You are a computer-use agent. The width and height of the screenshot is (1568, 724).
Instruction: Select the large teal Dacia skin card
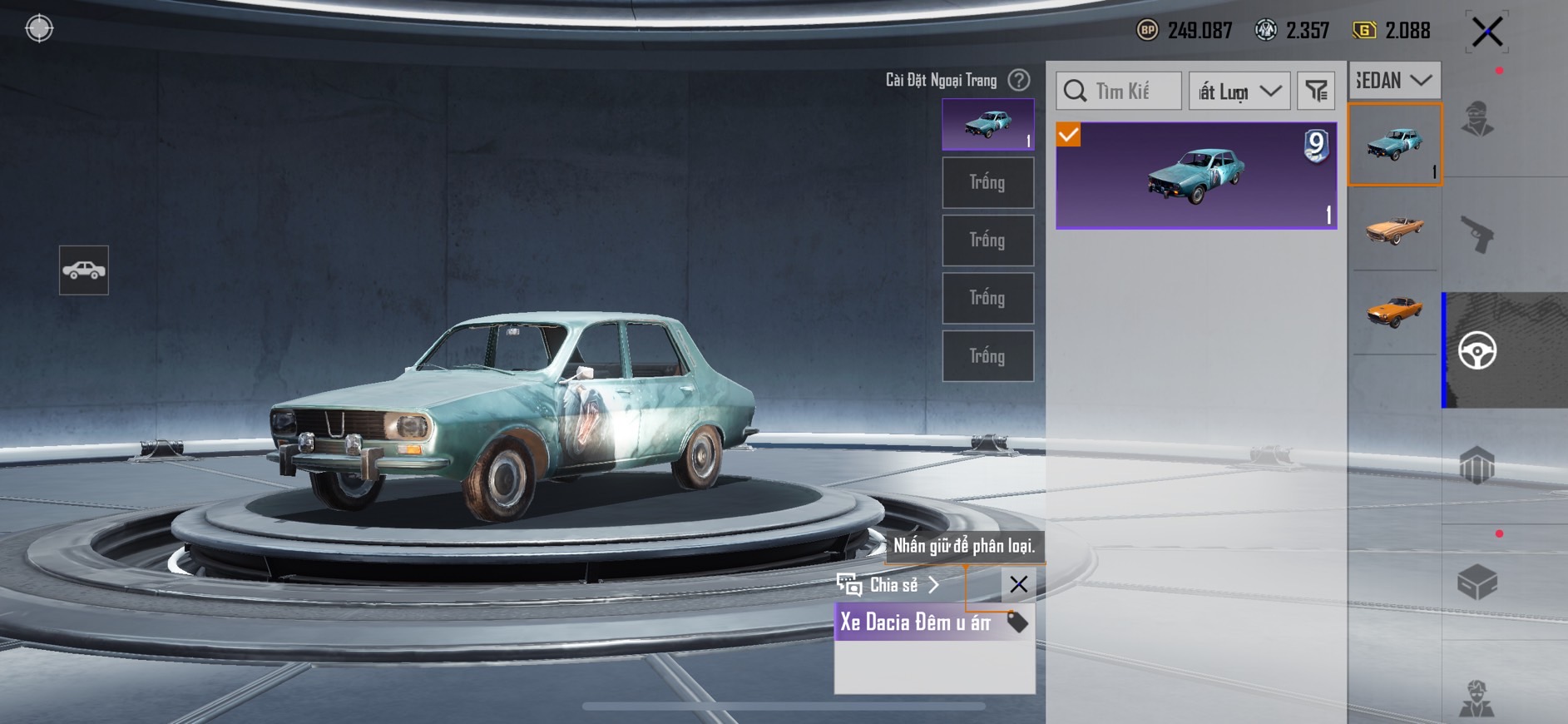tap(1196, 176)
